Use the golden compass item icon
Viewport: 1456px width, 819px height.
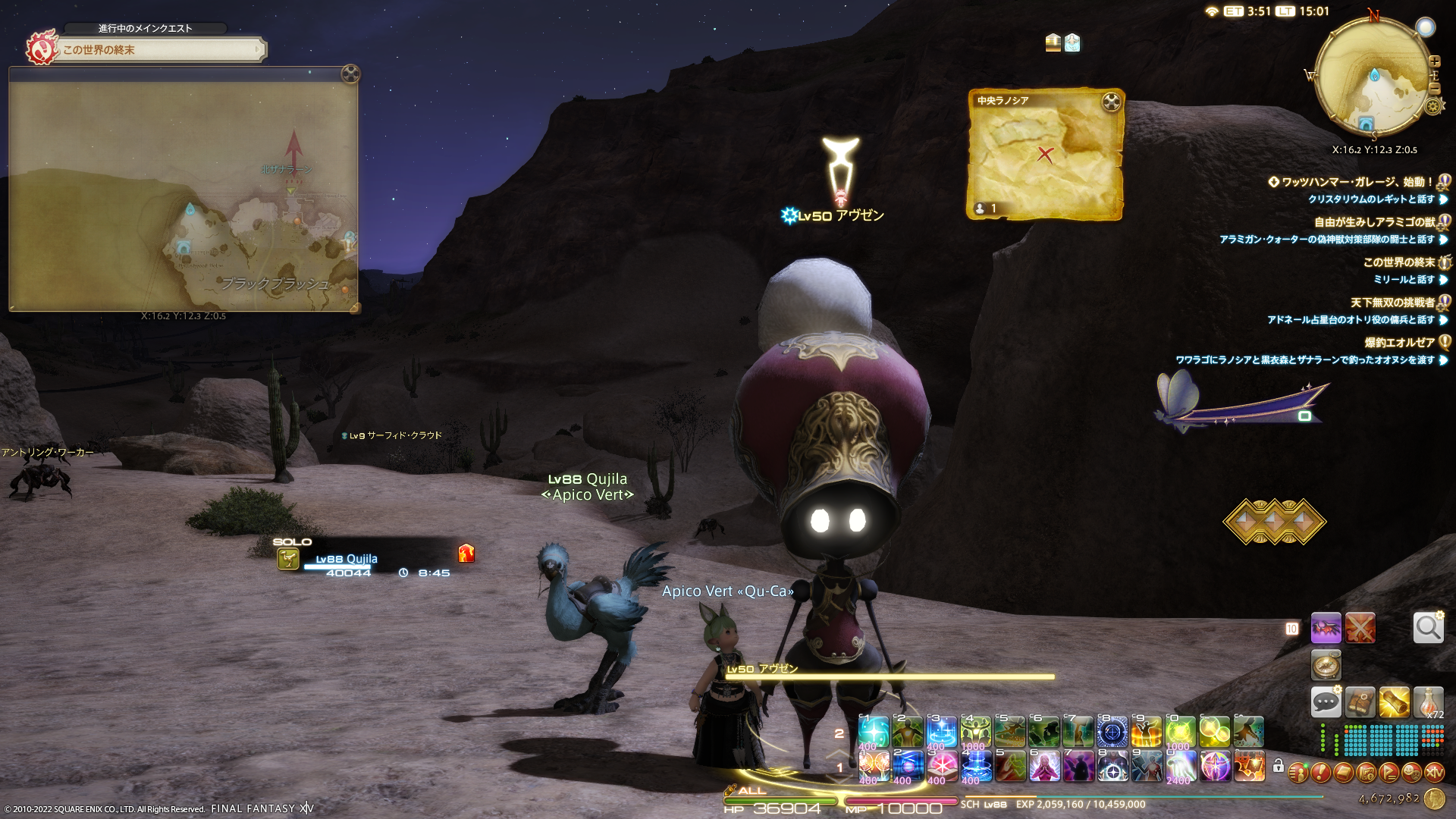tap(1326, 665)
